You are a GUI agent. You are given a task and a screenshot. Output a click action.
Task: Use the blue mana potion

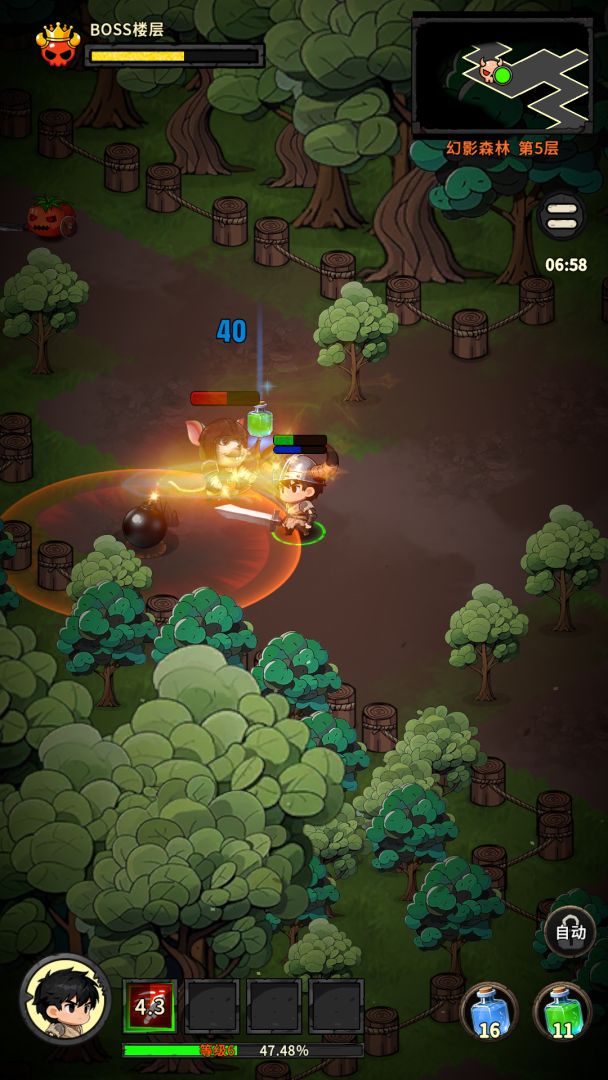pos(490,1010)
